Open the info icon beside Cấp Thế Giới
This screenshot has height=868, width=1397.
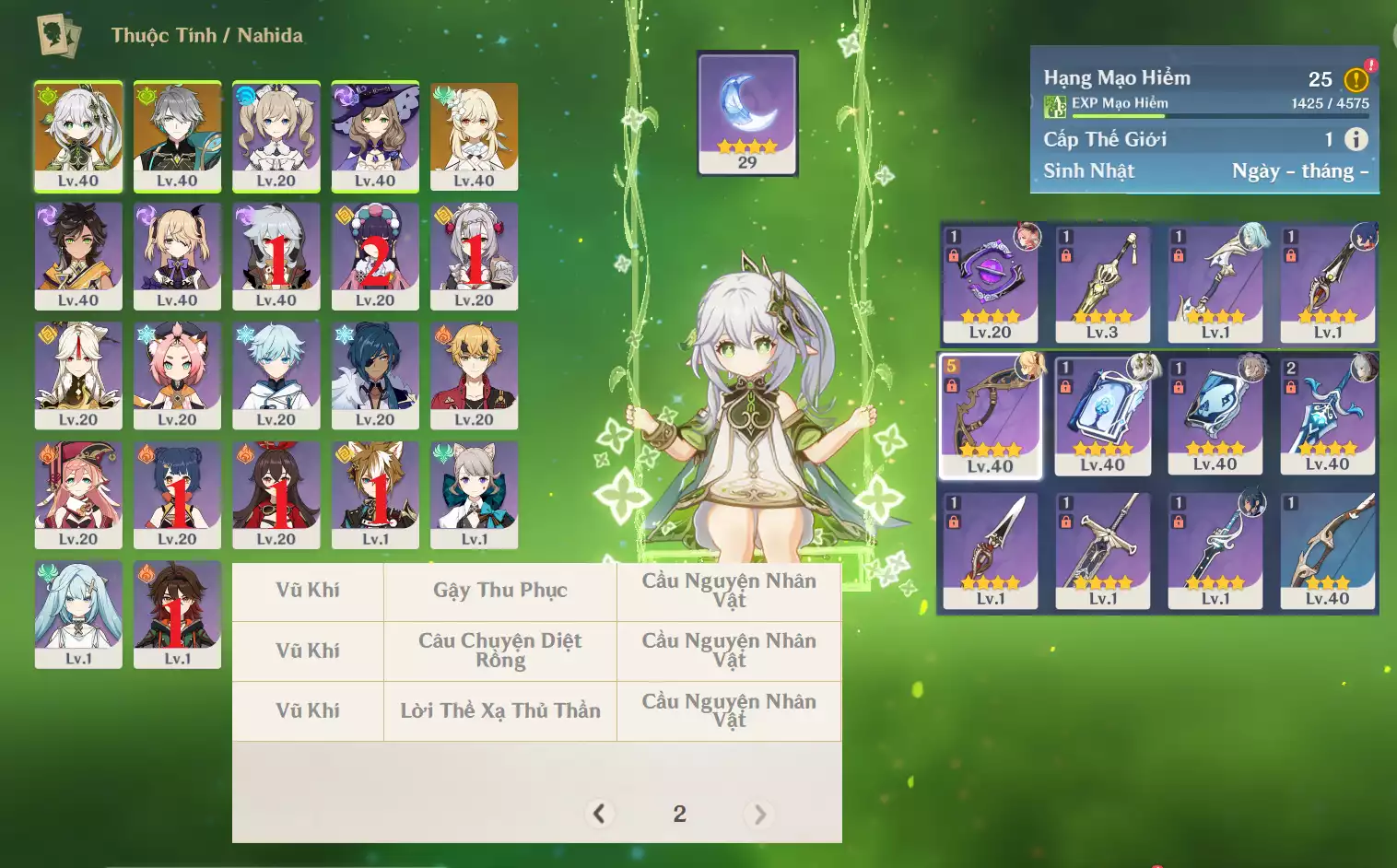[x=1356, y=139]
